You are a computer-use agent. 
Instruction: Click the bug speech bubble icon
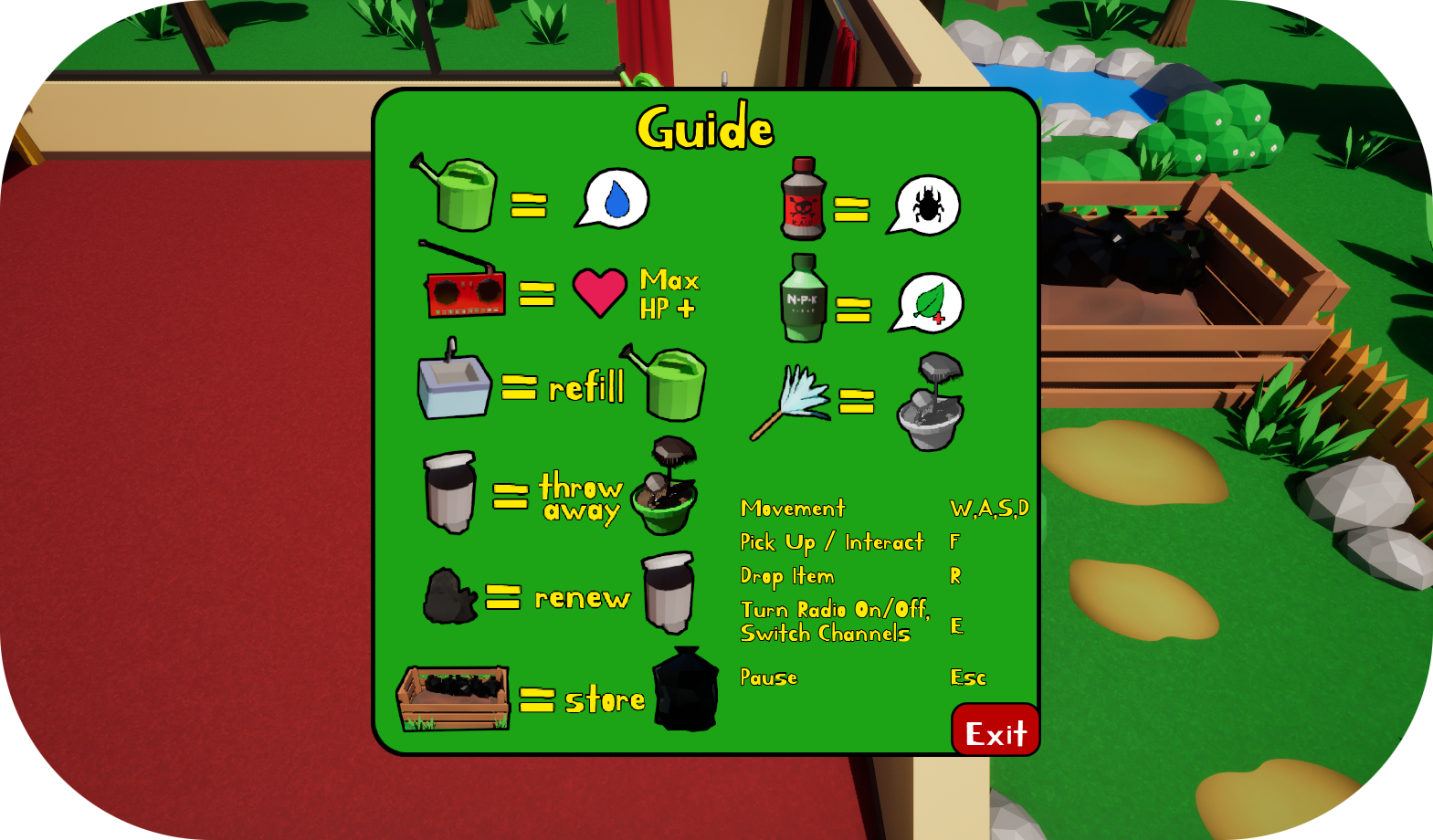926,203
